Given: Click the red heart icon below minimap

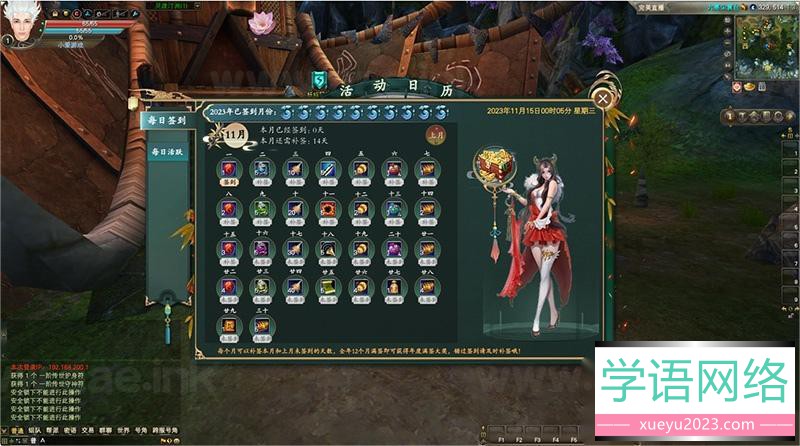Looking at the screenshot, I should (735, 87).
